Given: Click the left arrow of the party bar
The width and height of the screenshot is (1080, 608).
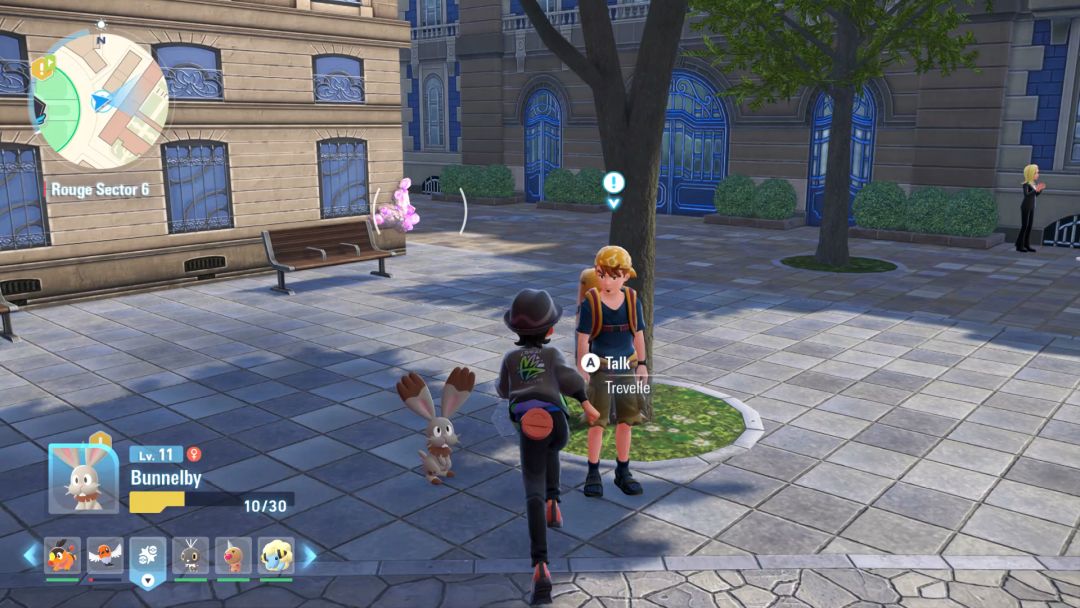Looking at the screenshot, I should tap(30, 555).
